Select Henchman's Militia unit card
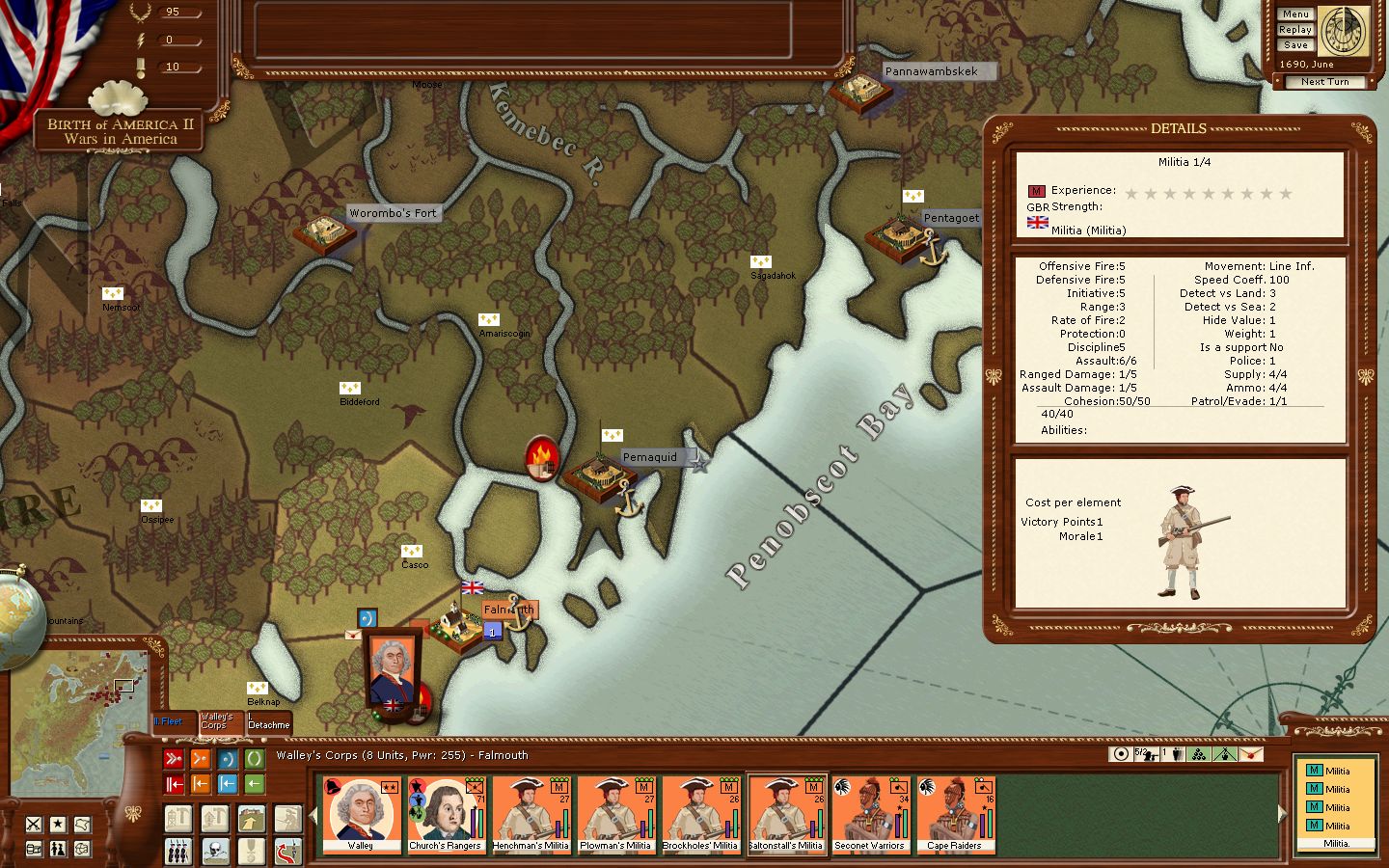This screenshot has width=1389, height=868. pos(531,815)
